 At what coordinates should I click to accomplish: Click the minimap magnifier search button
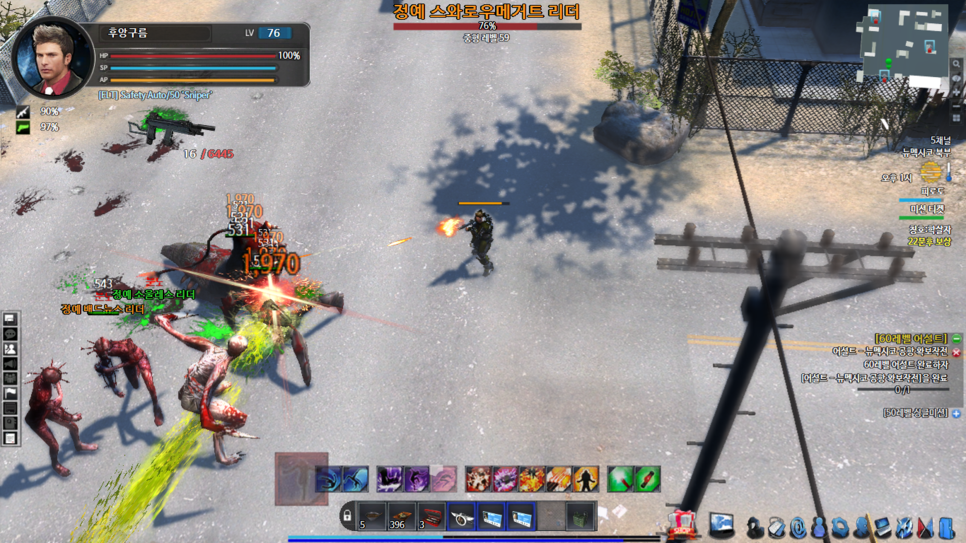tap(957, 65)
